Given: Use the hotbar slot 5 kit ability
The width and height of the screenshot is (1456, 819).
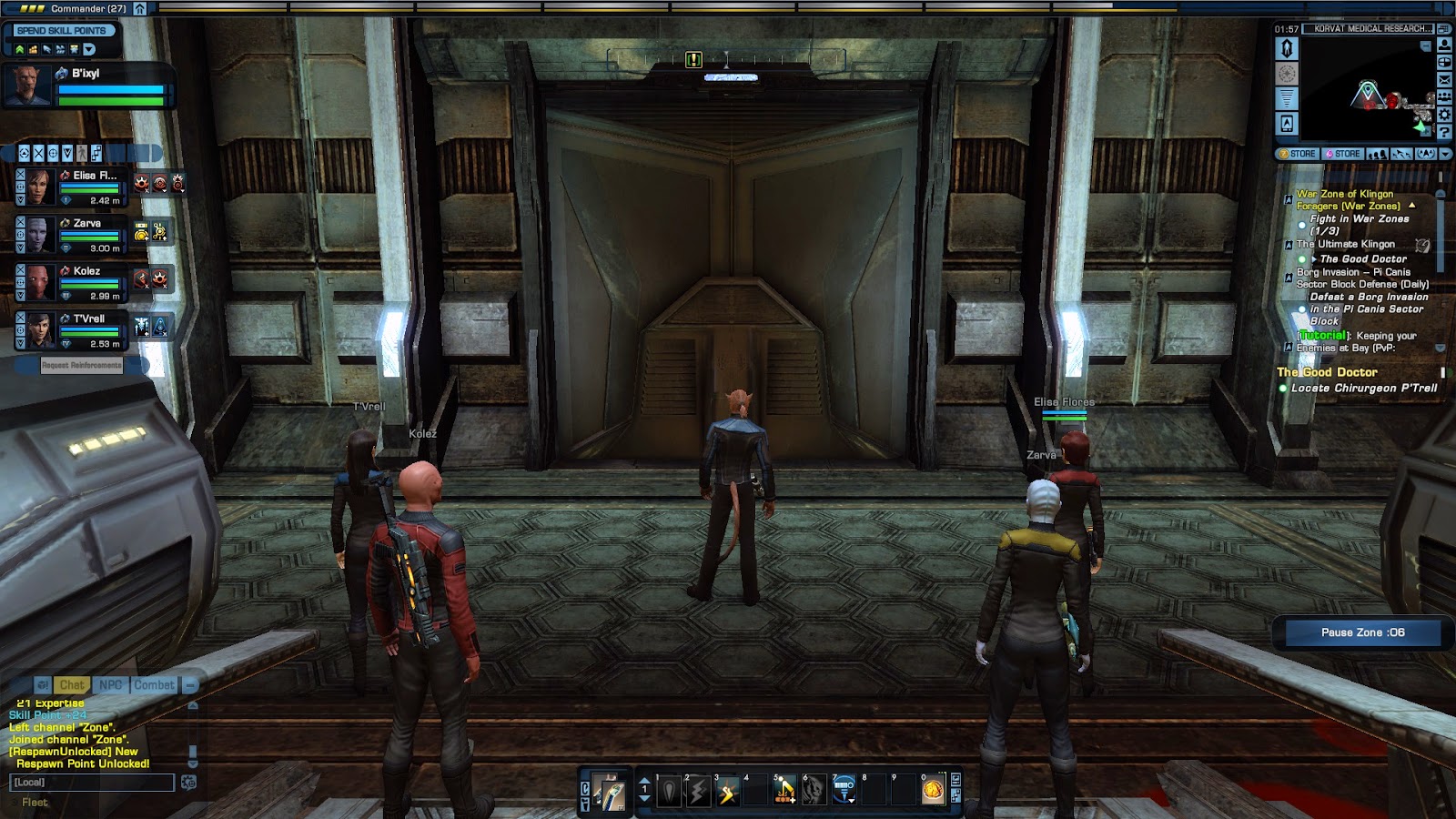Looking at the screenshot, I should pos(784,792).
